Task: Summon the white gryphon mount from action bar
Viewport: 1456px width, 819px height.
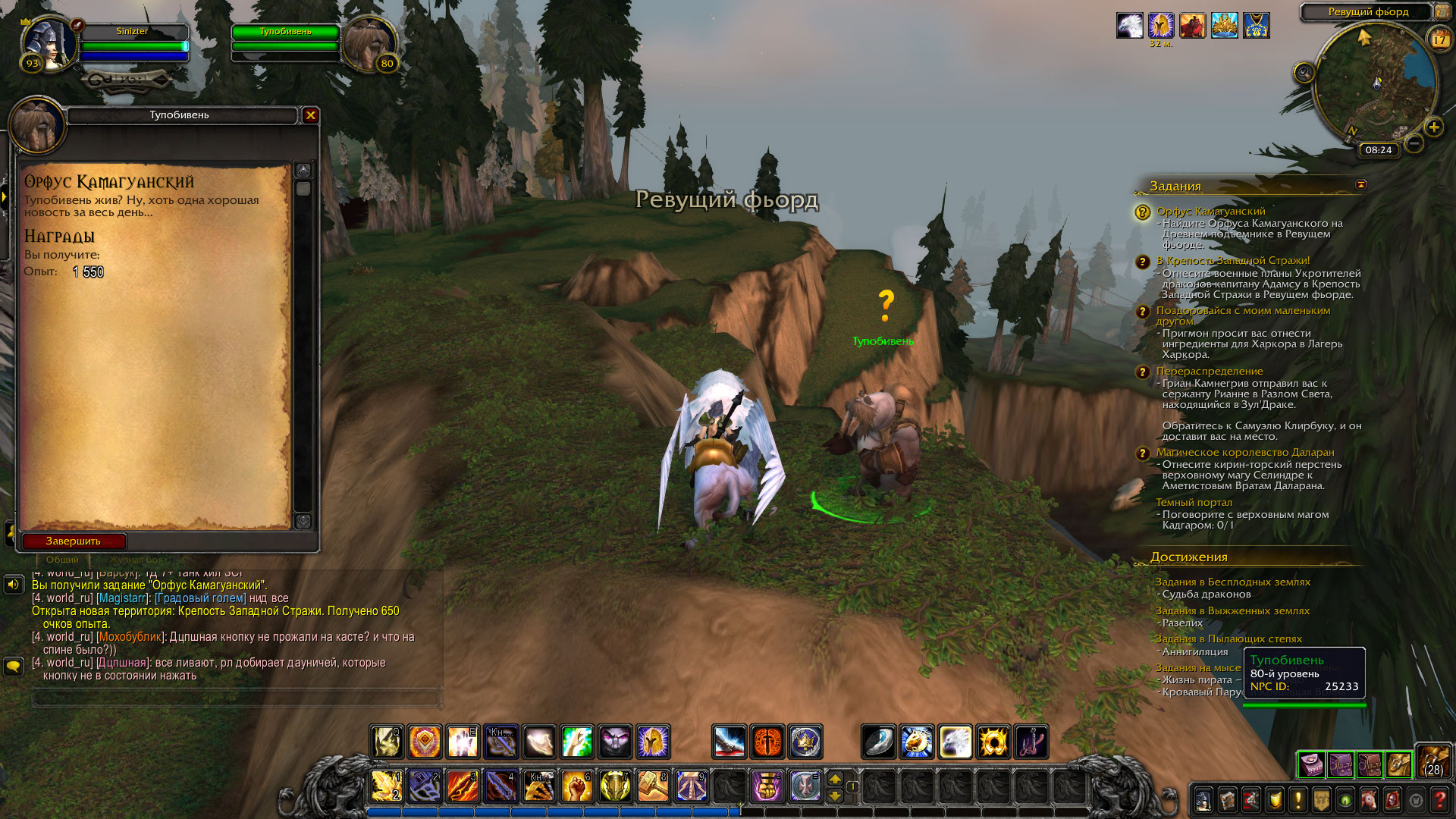Action: tap(955, 742)
